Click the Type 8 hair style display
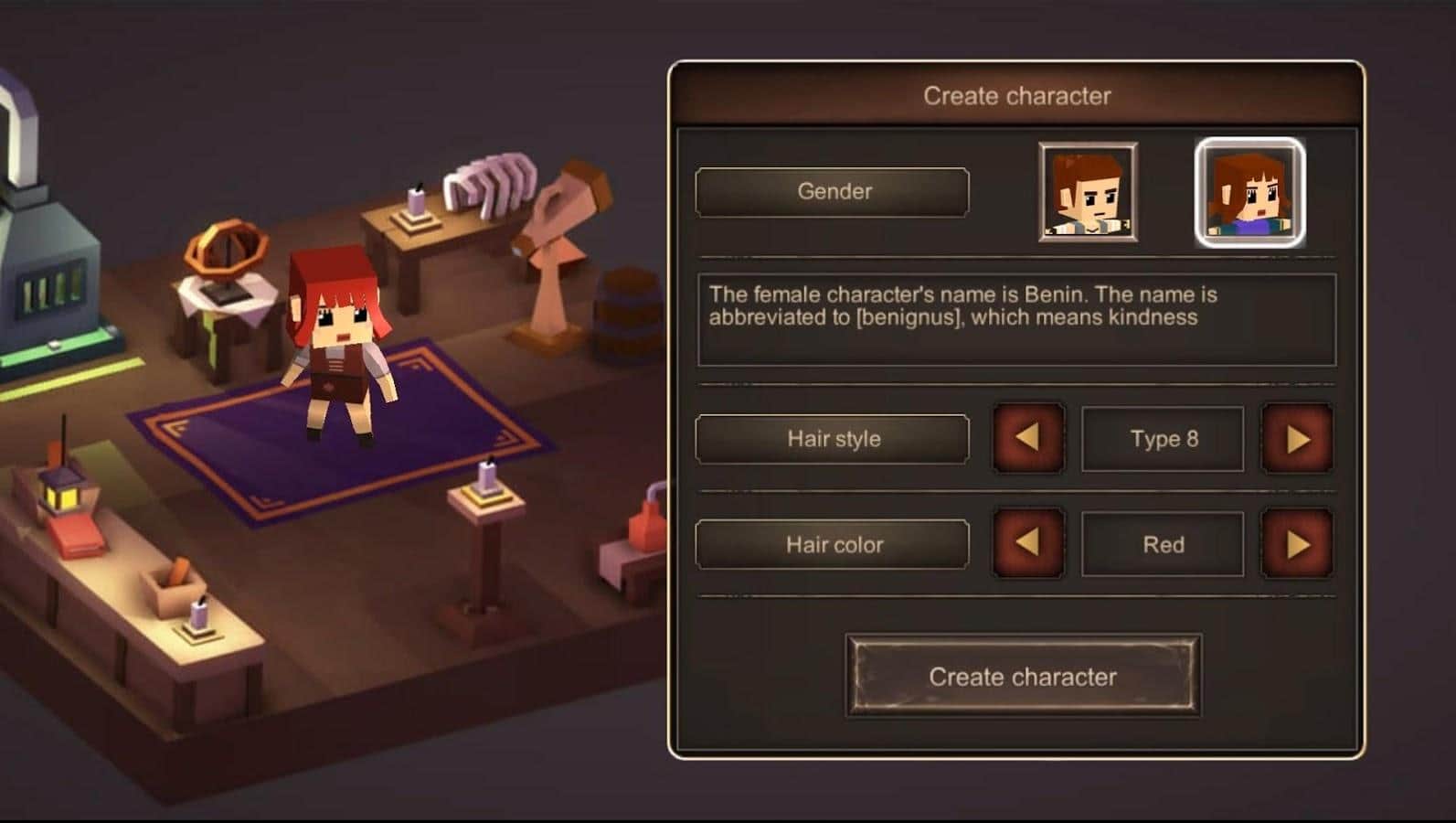Screen dimensions: 1456x823 click(1162, 439)
